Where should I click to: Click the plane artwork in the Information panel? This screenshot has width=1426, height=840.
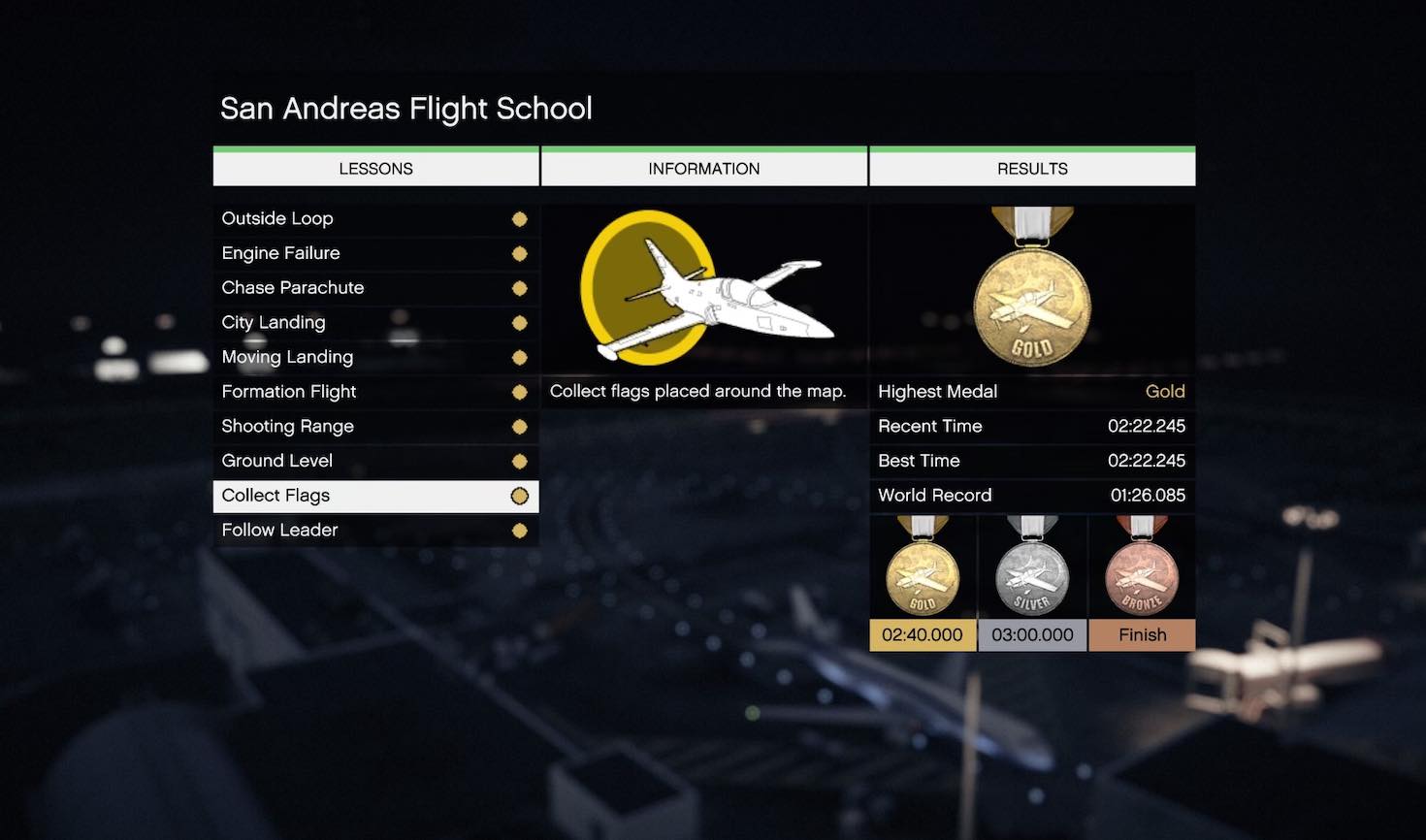[x=703, y=286]
